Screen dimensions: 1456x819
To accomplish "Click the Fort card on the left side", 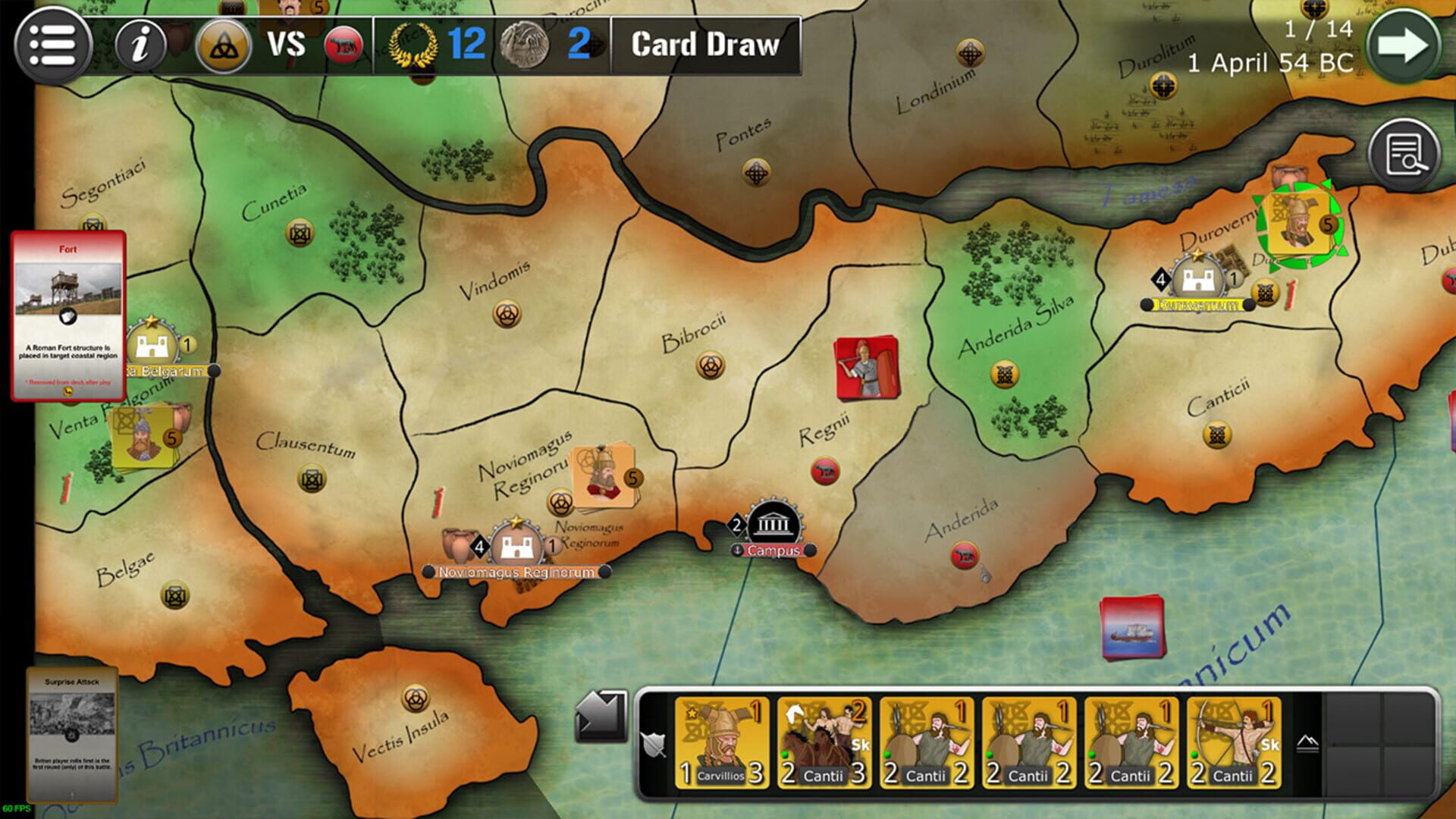I will coord(67,312).
